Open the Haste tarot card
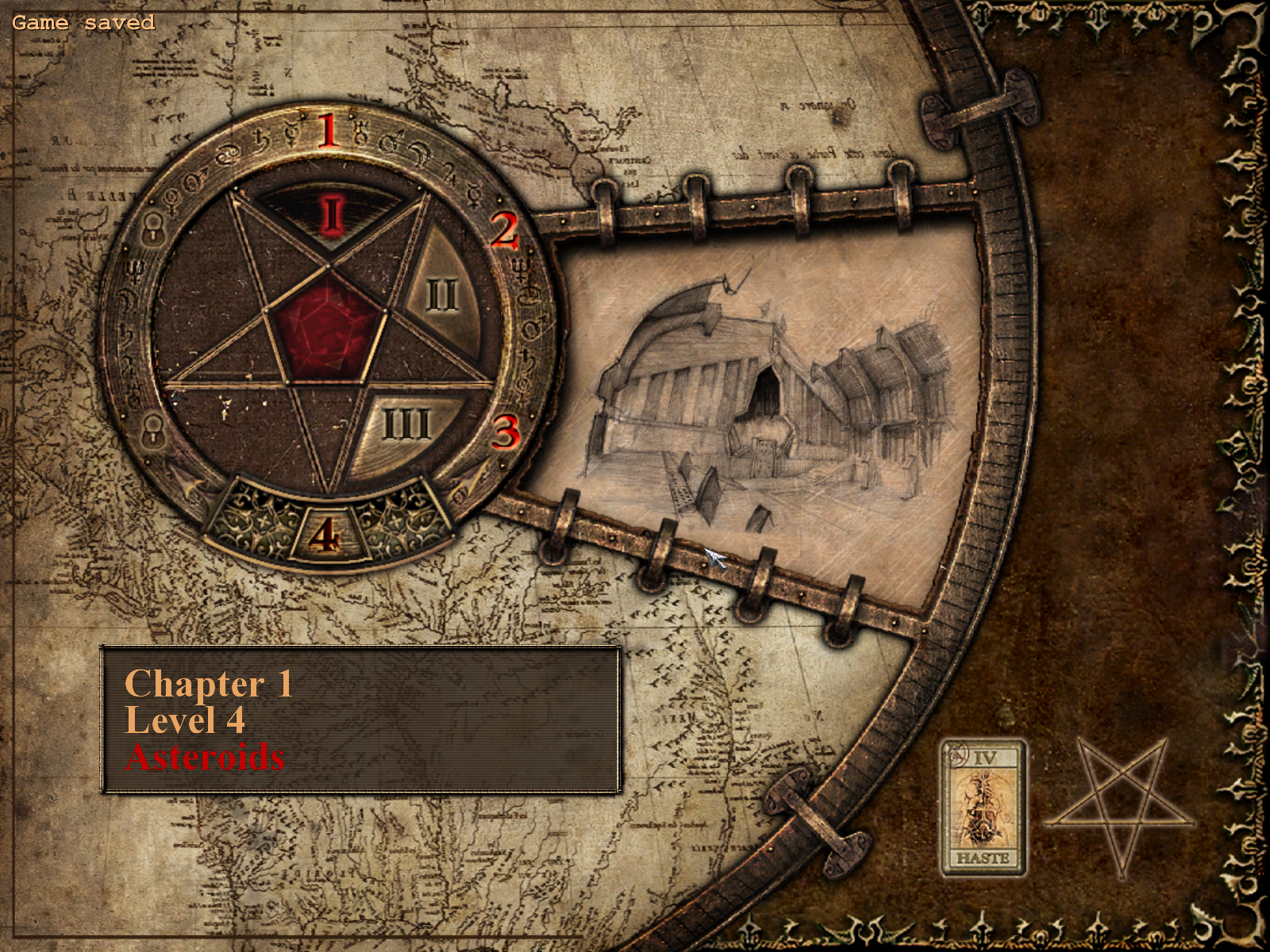 pos(983,807)
